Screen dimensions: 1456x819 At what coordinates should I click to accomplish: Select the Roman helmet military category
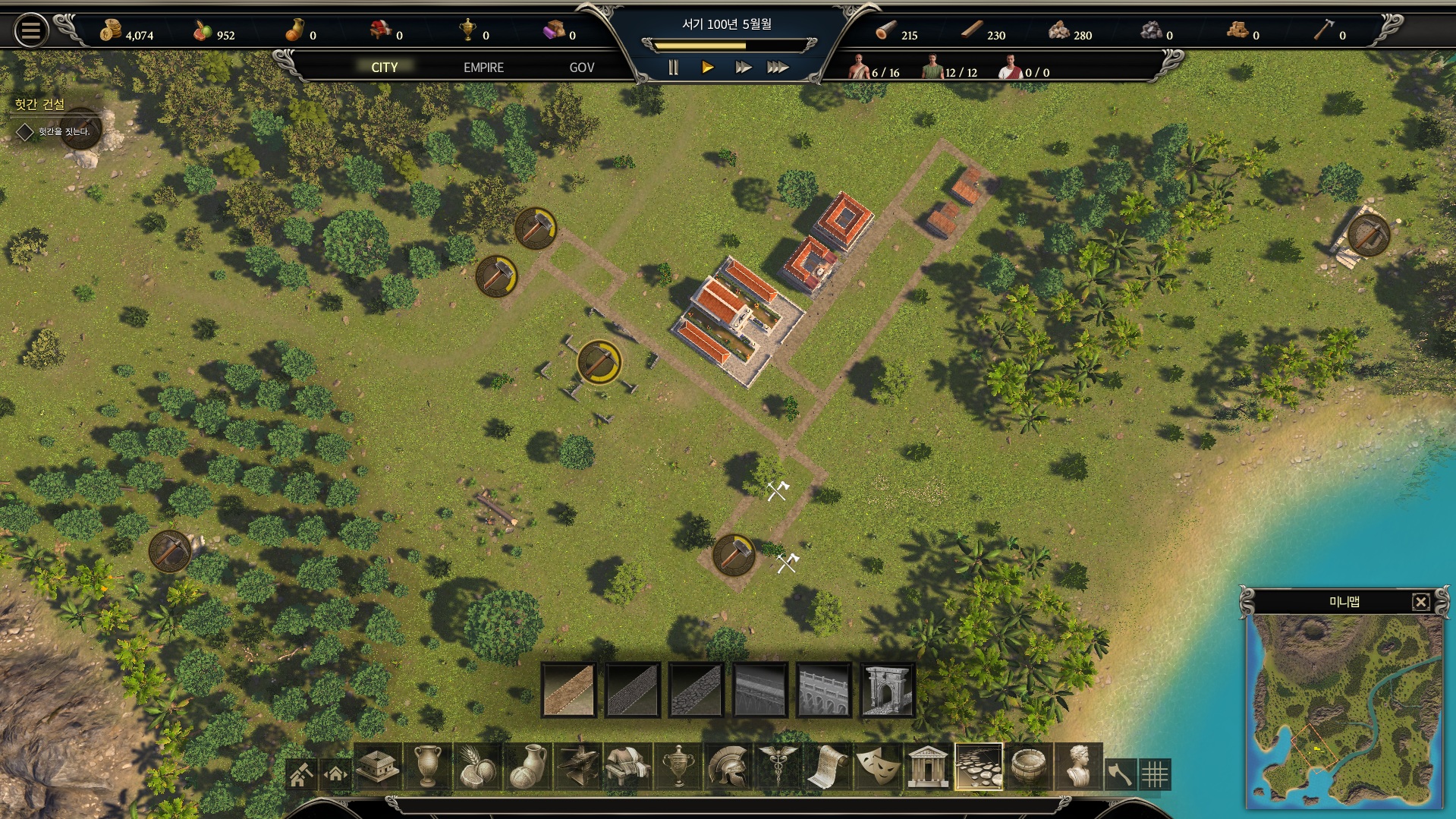point(728,767)
